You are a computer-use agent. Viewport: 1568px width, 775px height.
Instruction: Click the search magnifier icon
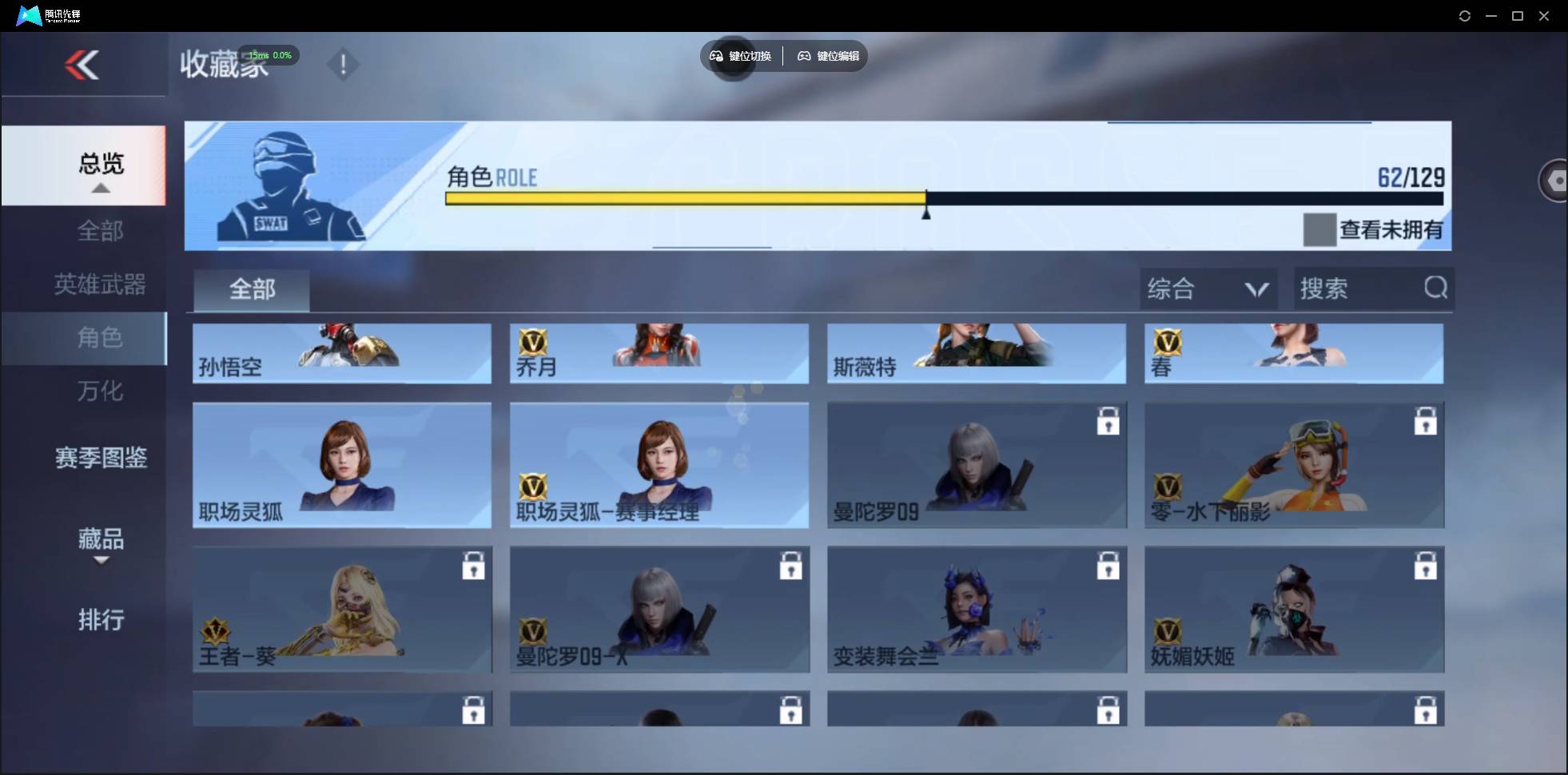[x=1435, y=288]
